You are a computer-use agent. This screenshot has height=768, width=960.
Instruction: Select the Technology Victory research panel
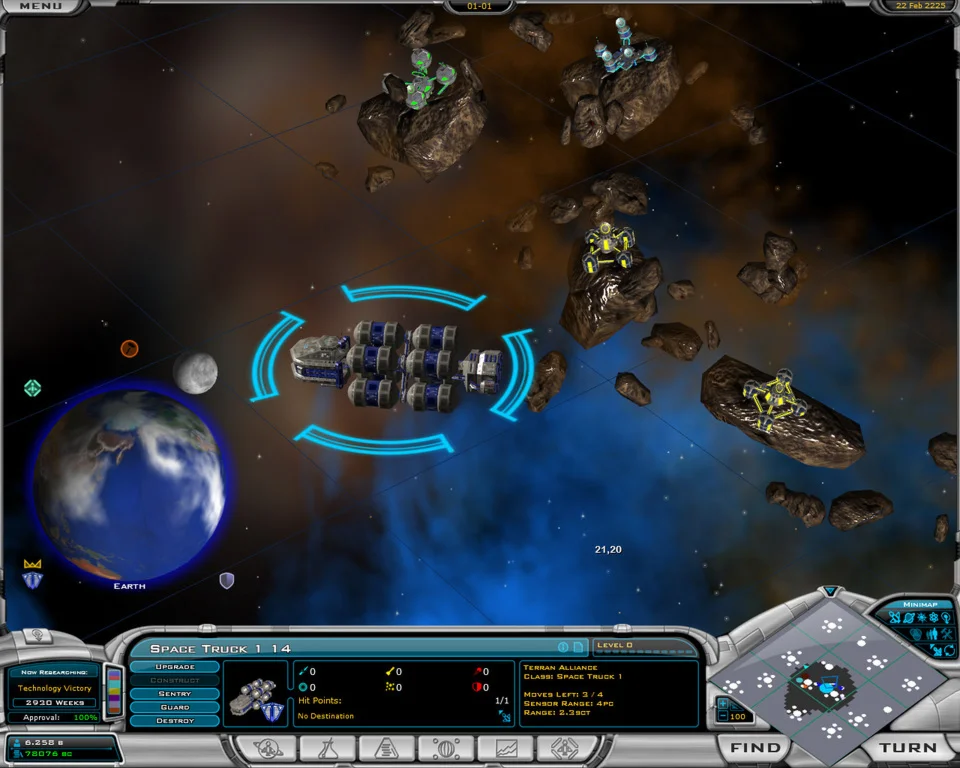pos(54,688)
